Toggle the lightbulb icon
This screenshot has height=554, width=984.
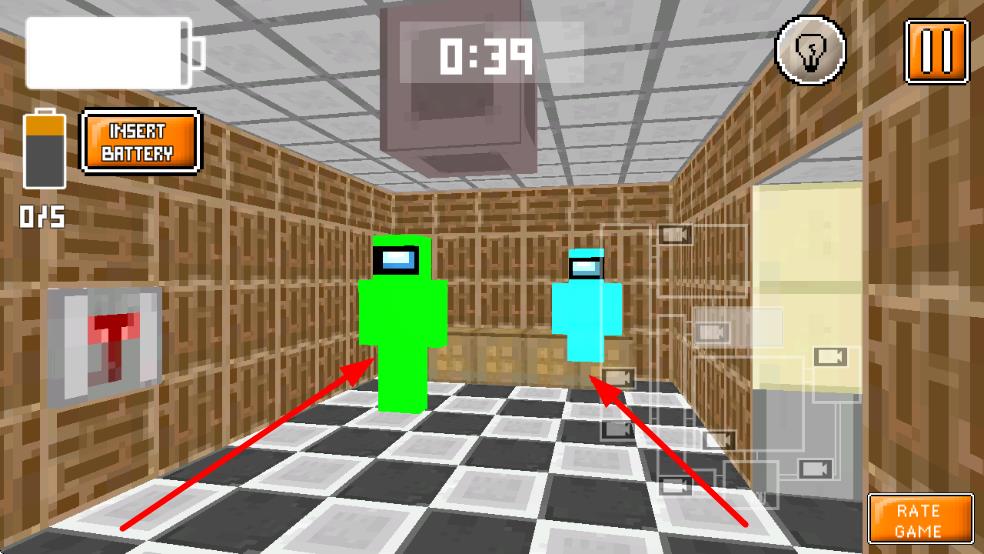pyautogui.click(x=810, y=51)
